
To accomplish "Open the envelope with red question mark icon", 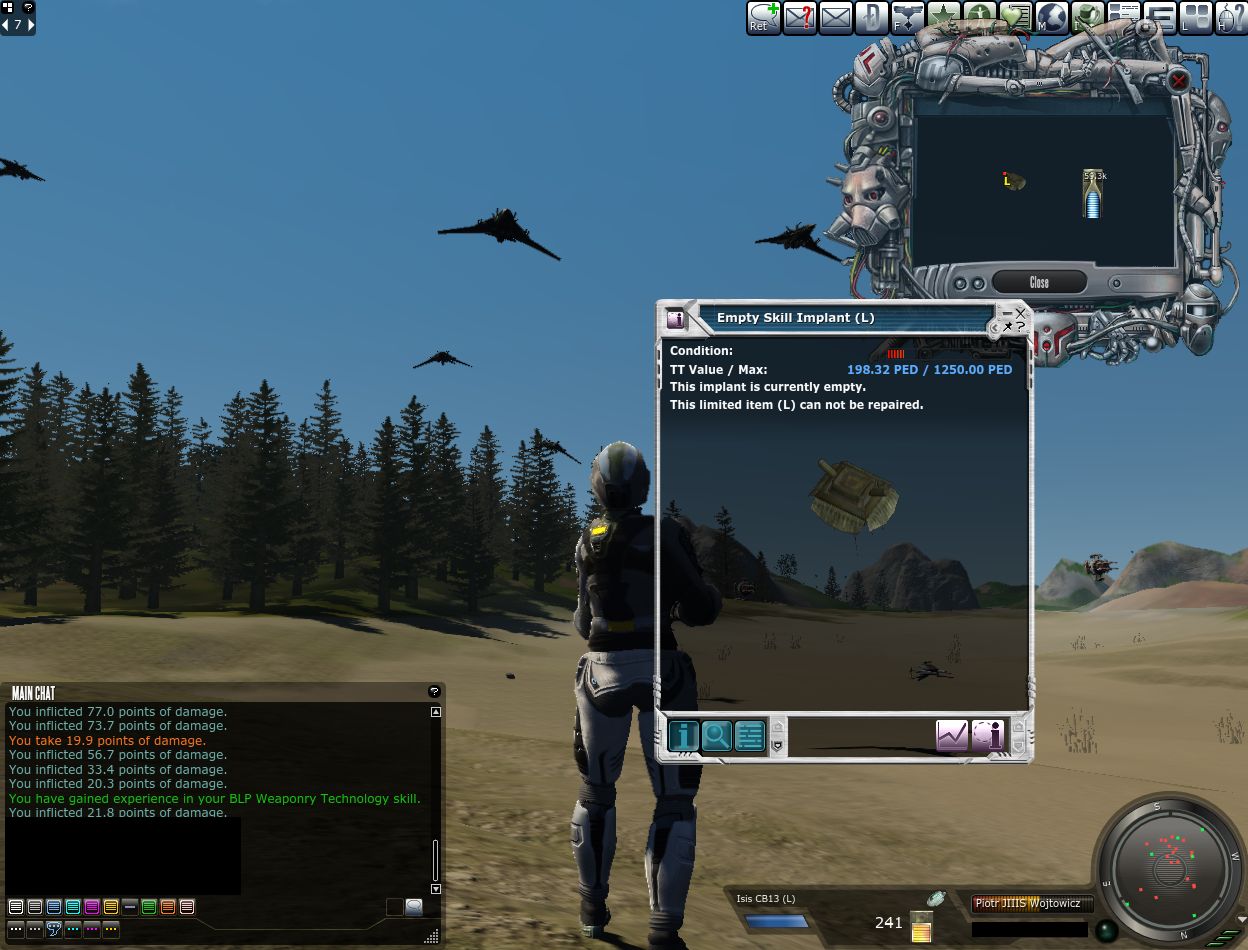I will (800, 17).
